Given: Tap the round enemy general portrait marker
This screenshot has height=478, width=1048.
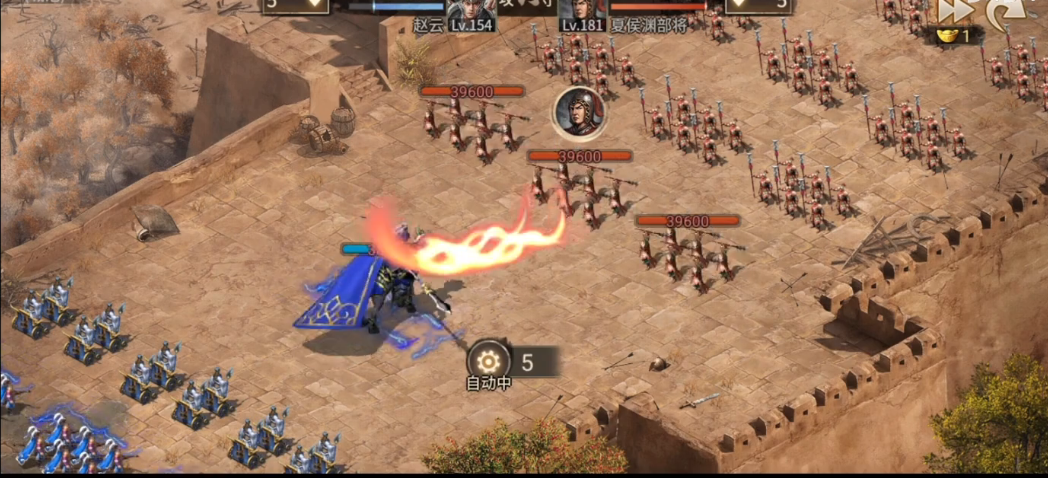Looking at the screenshot, I should coord(579,113).
